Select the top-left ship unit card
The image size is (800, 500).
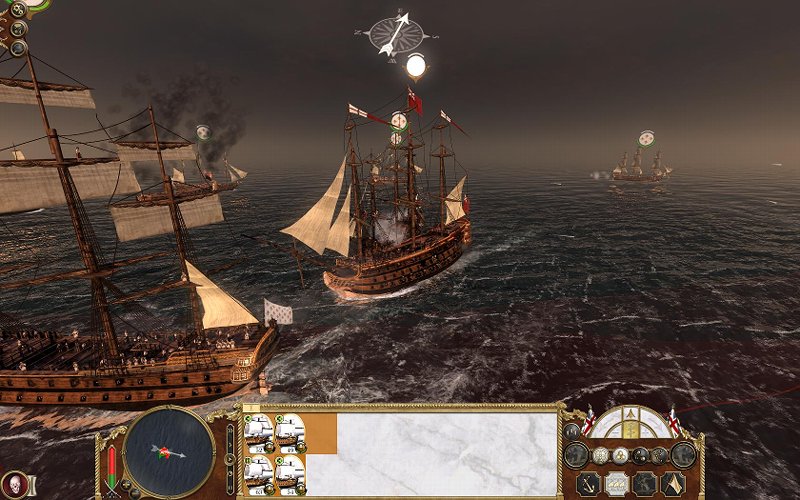[259, 432]
